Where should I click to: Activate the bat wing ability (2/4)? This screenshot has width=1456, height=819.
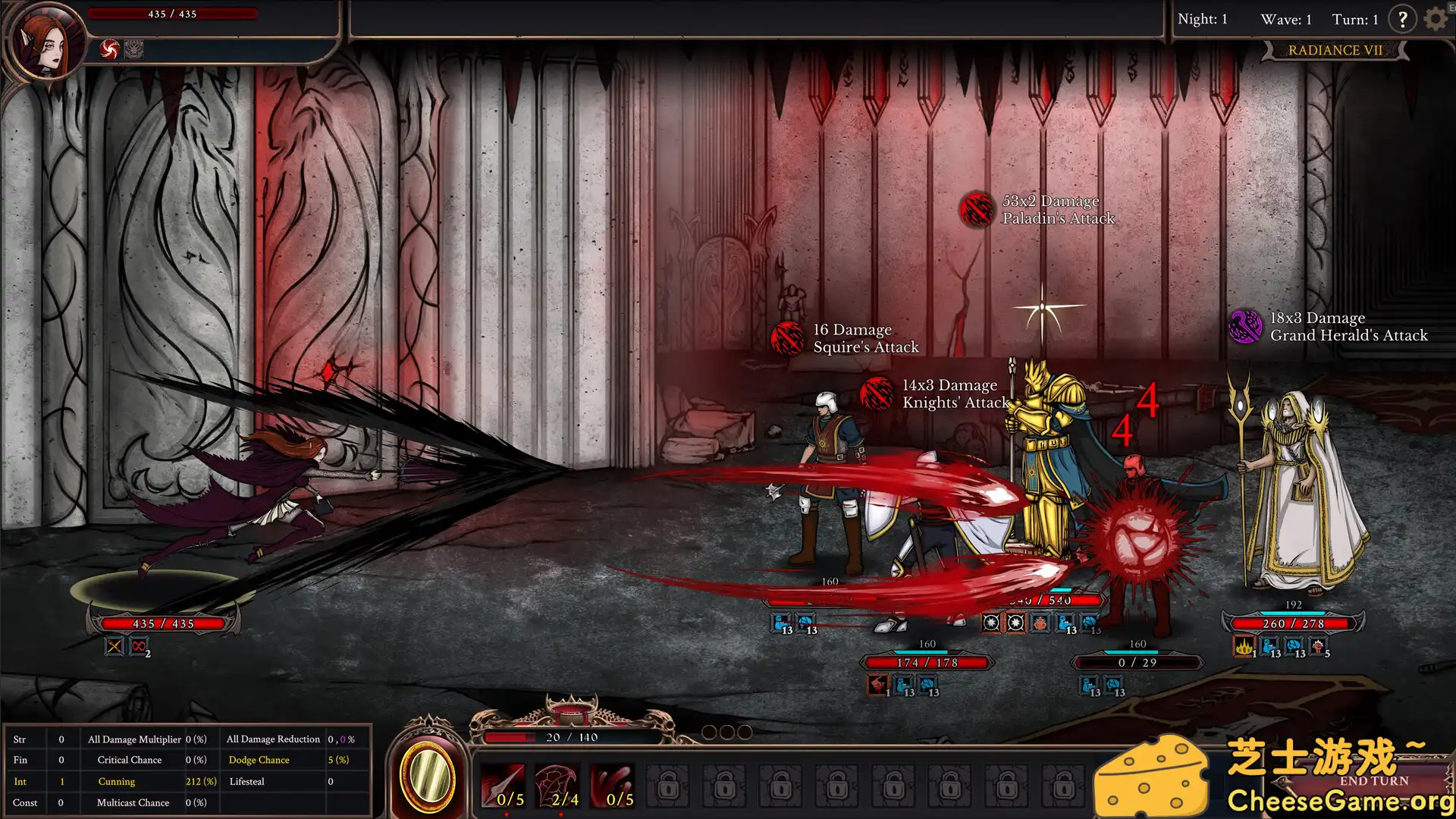tap(559, 786)
